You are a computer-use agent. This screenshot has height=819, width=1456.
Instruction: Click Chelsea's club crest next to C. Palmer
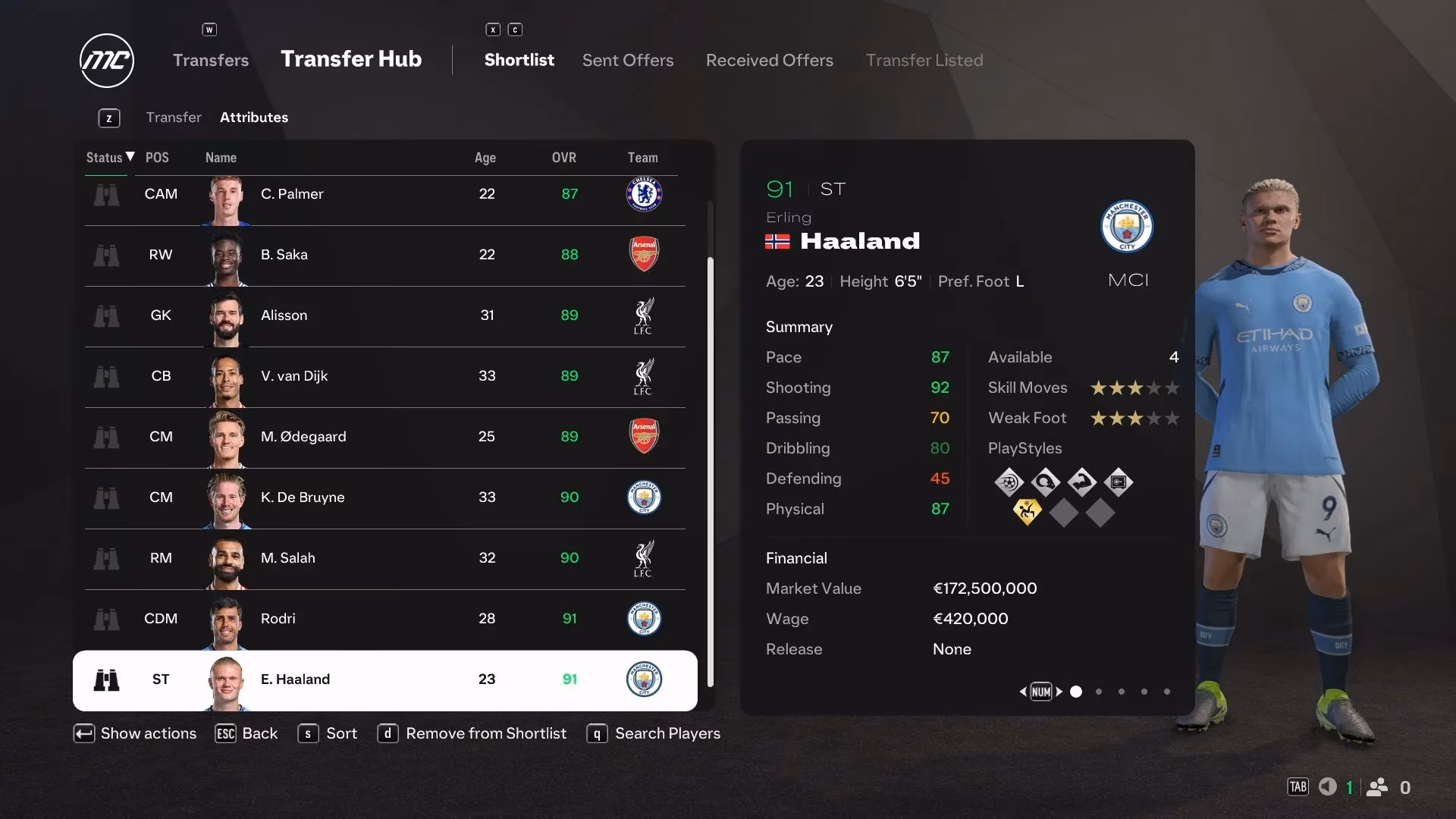(x=644, y=194)
